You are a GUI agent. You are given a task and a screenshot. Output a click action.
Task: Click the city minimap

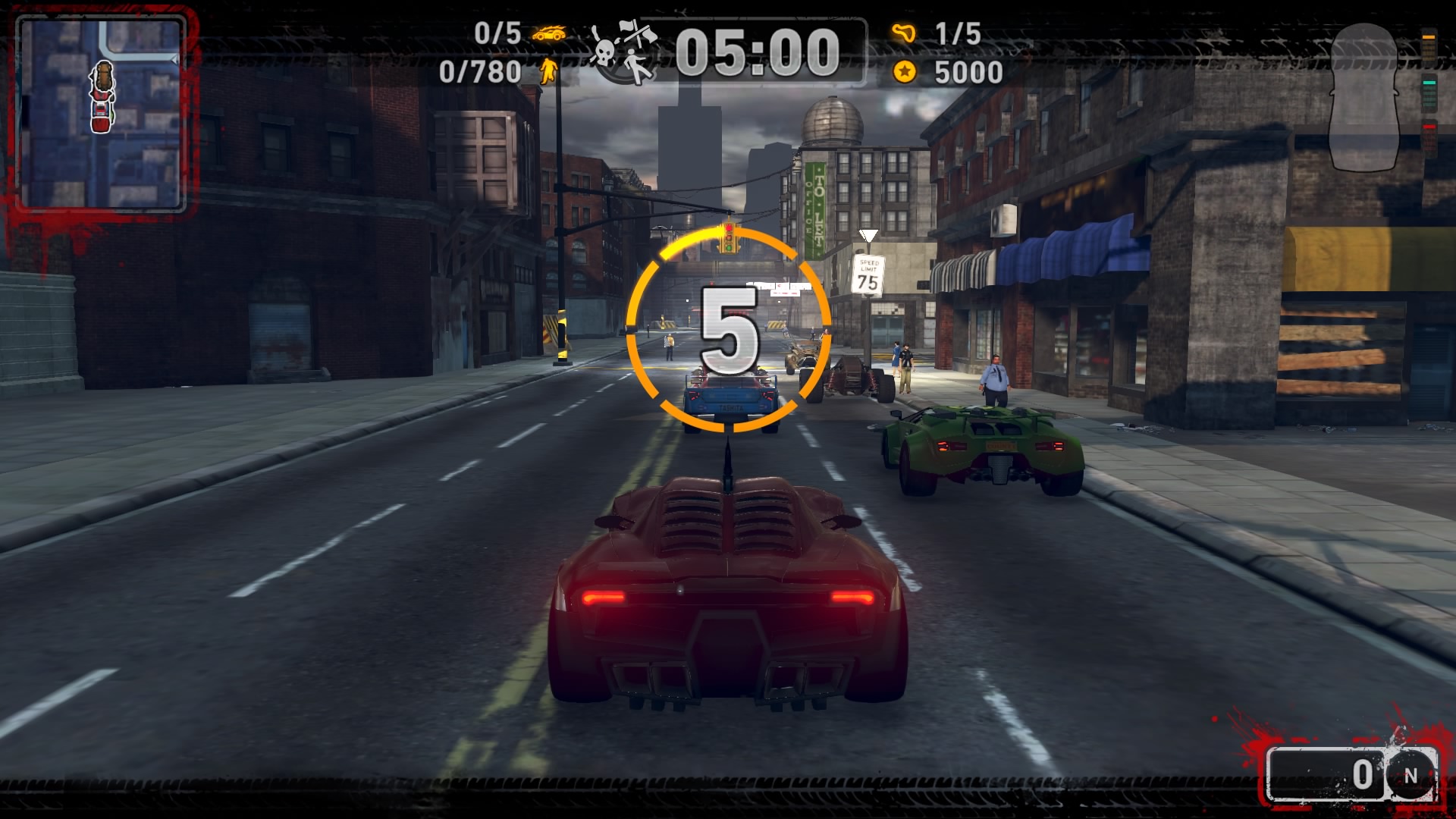pyautogui.click(x=101, y=114)
